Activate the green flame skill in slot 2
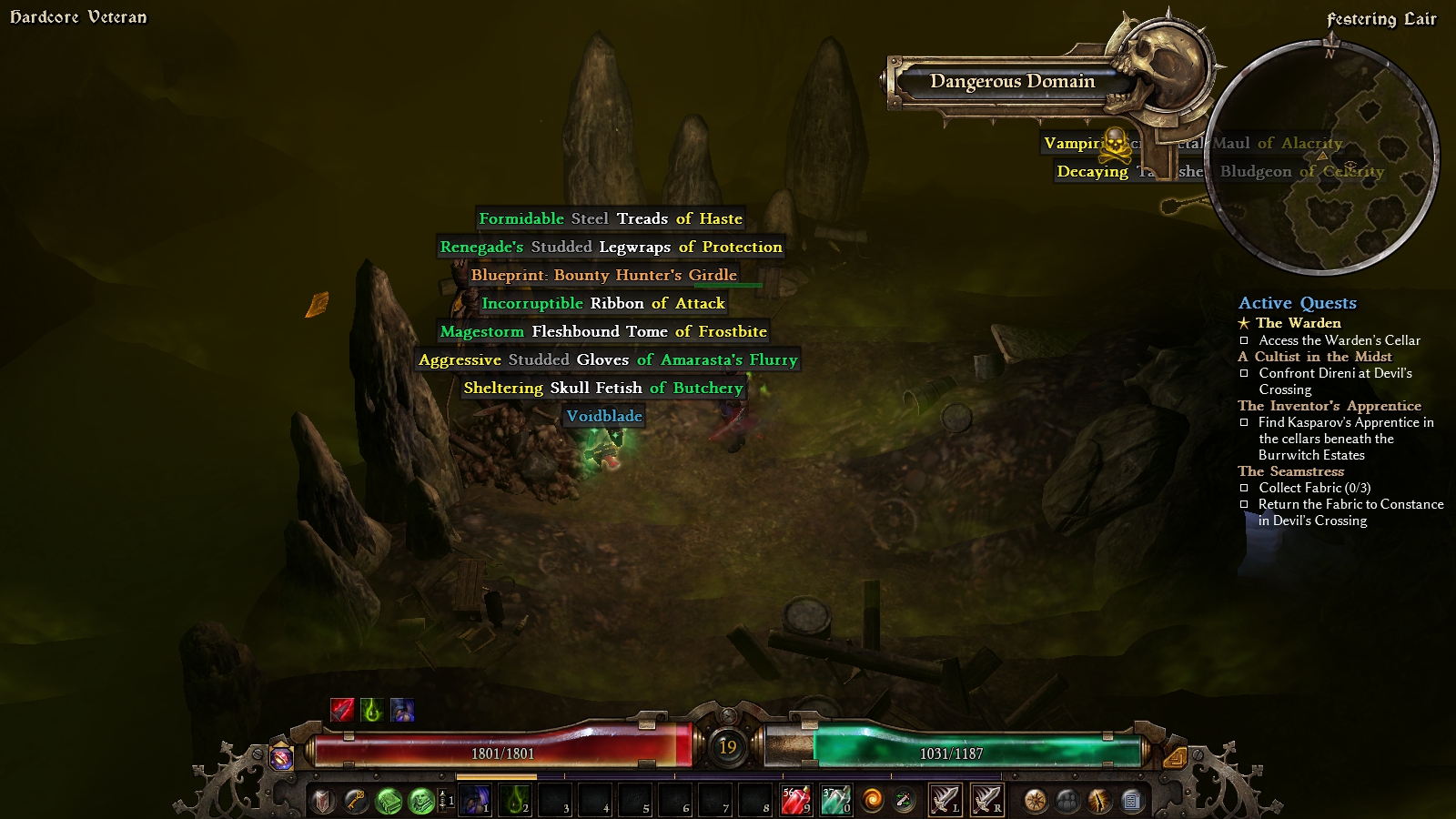Screen dimensions: 1456x819 tap(515, 801)
